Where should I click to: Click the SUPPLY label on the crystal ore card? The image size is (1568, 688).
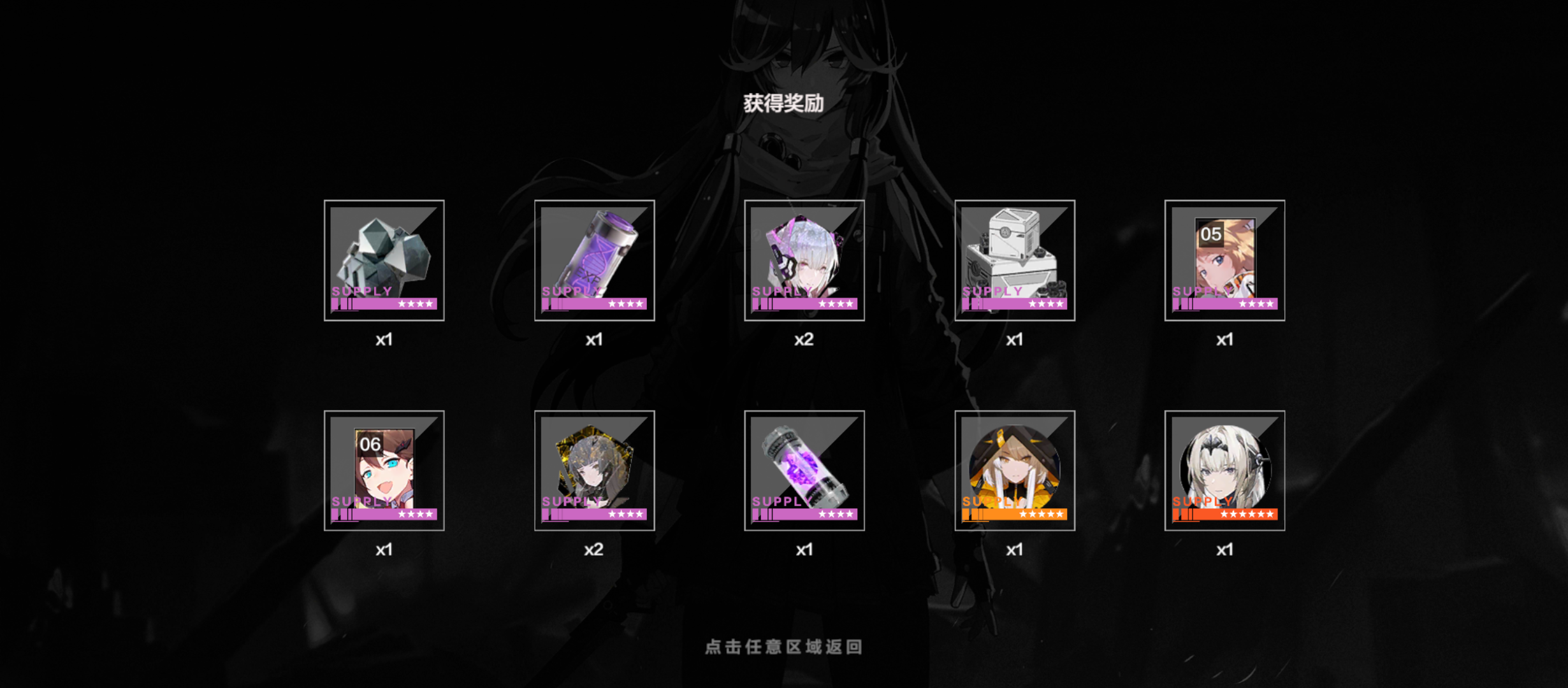(x=361, y=290)
